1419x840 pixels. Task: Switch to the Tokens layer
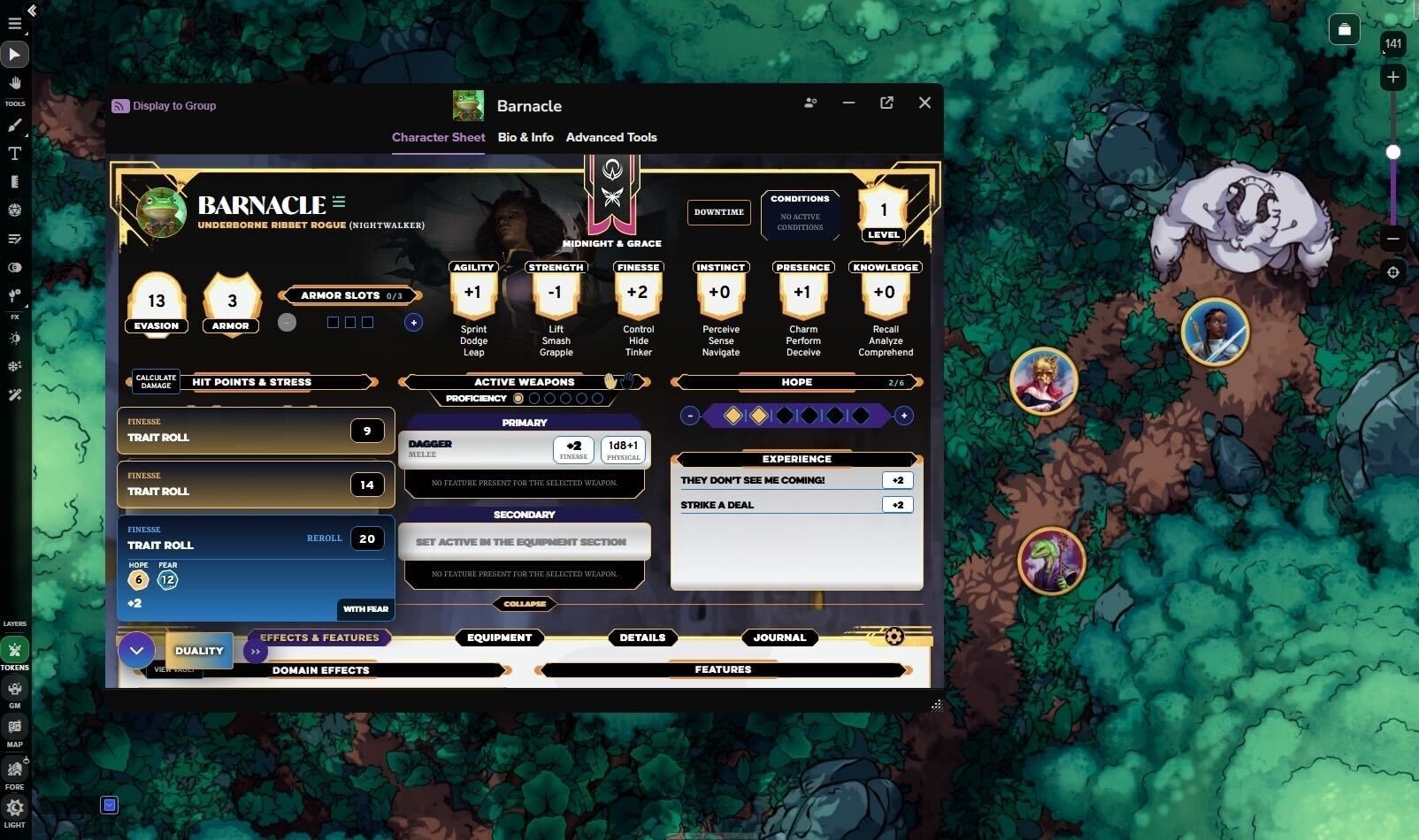tap(14, 651)
